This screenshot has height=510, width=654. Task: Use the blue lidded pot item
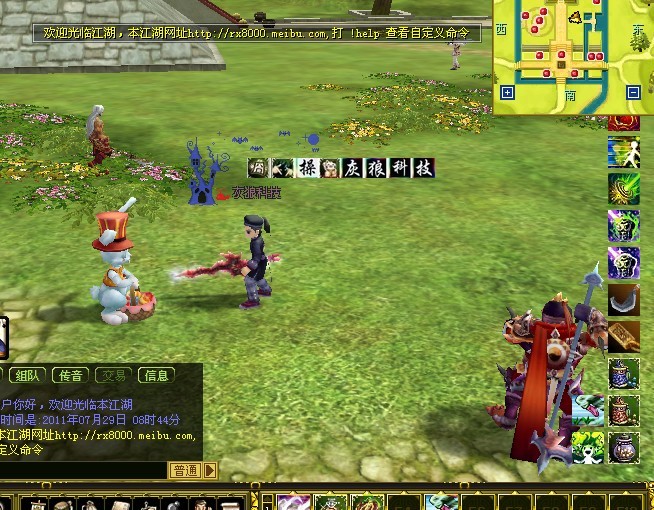[x=624, y=373]
